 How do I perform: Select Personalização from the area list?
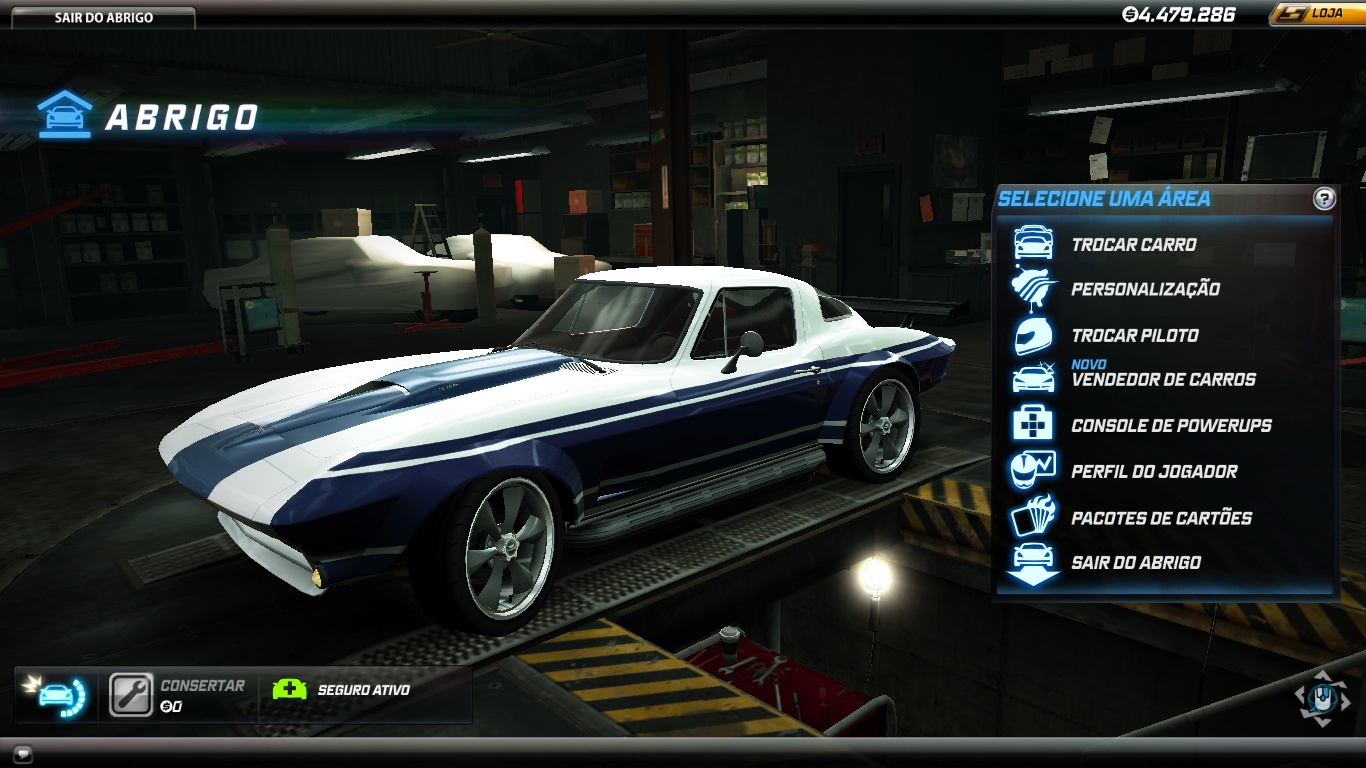1145,289
